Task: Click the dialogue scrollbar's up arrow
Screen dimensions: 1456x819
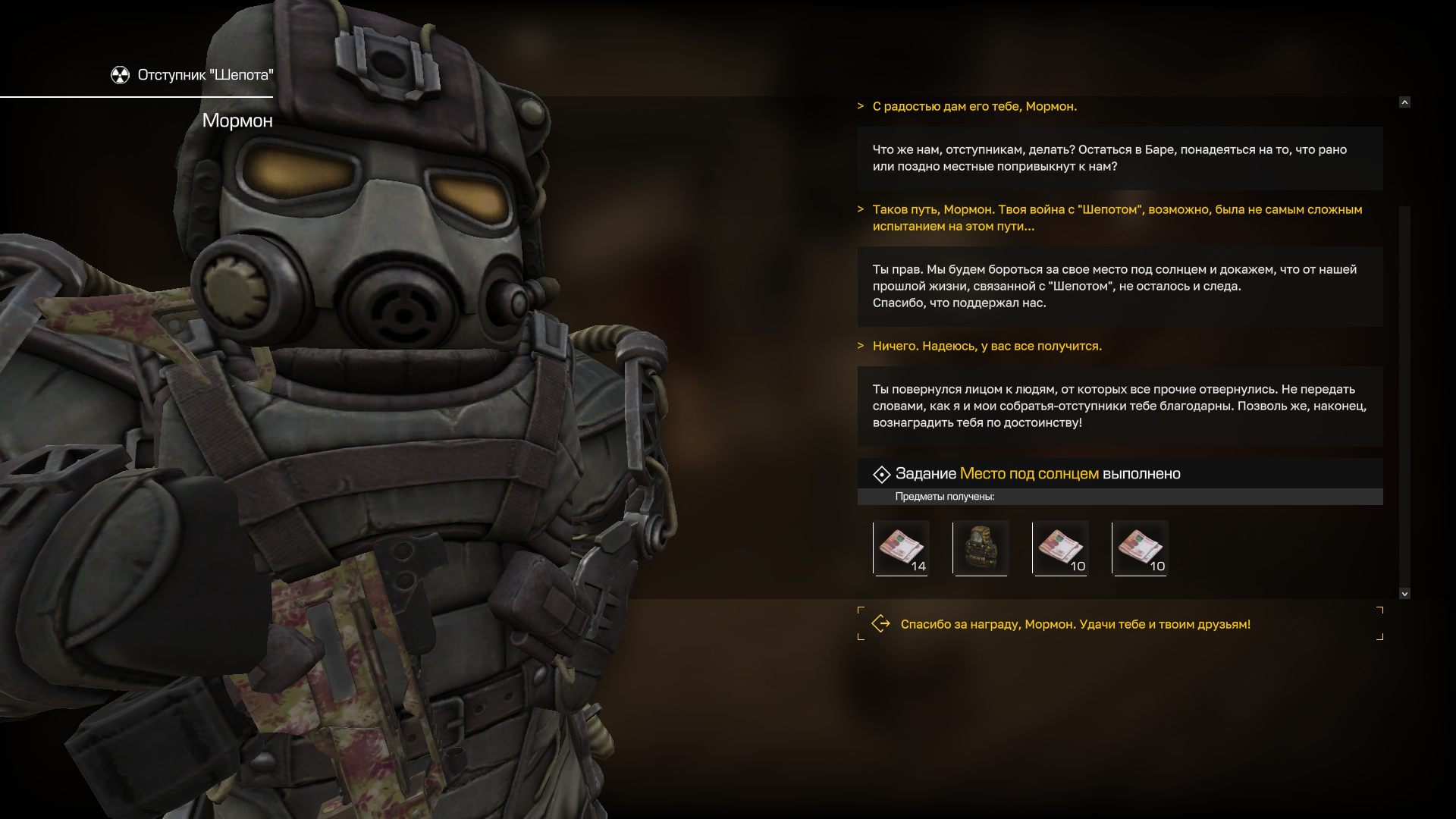Action: click(x=1404, y=102)
